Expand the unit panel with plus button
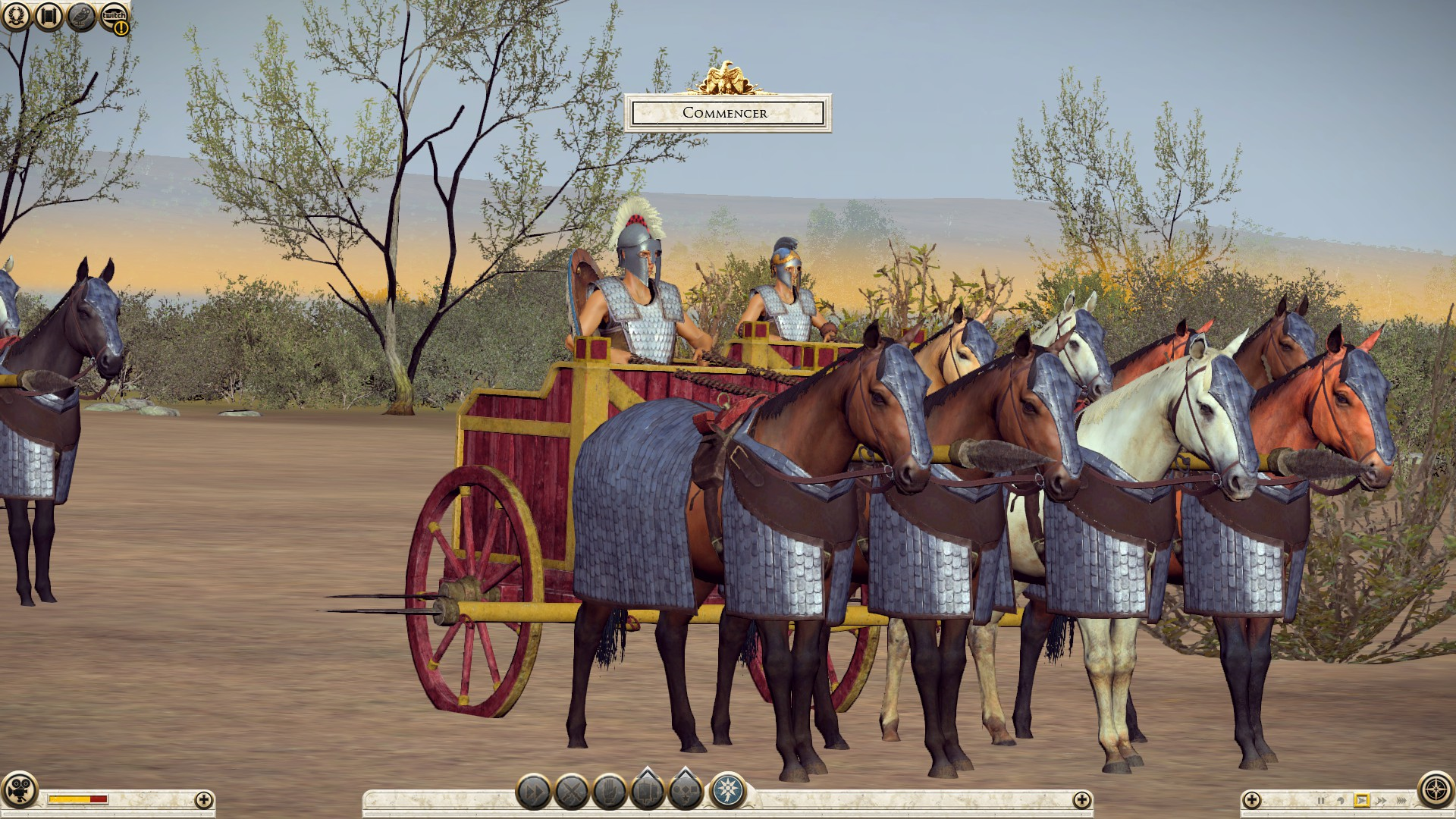Image resolution: width=1456 pixels, height=819 pixels. [x=1081, y=799]
